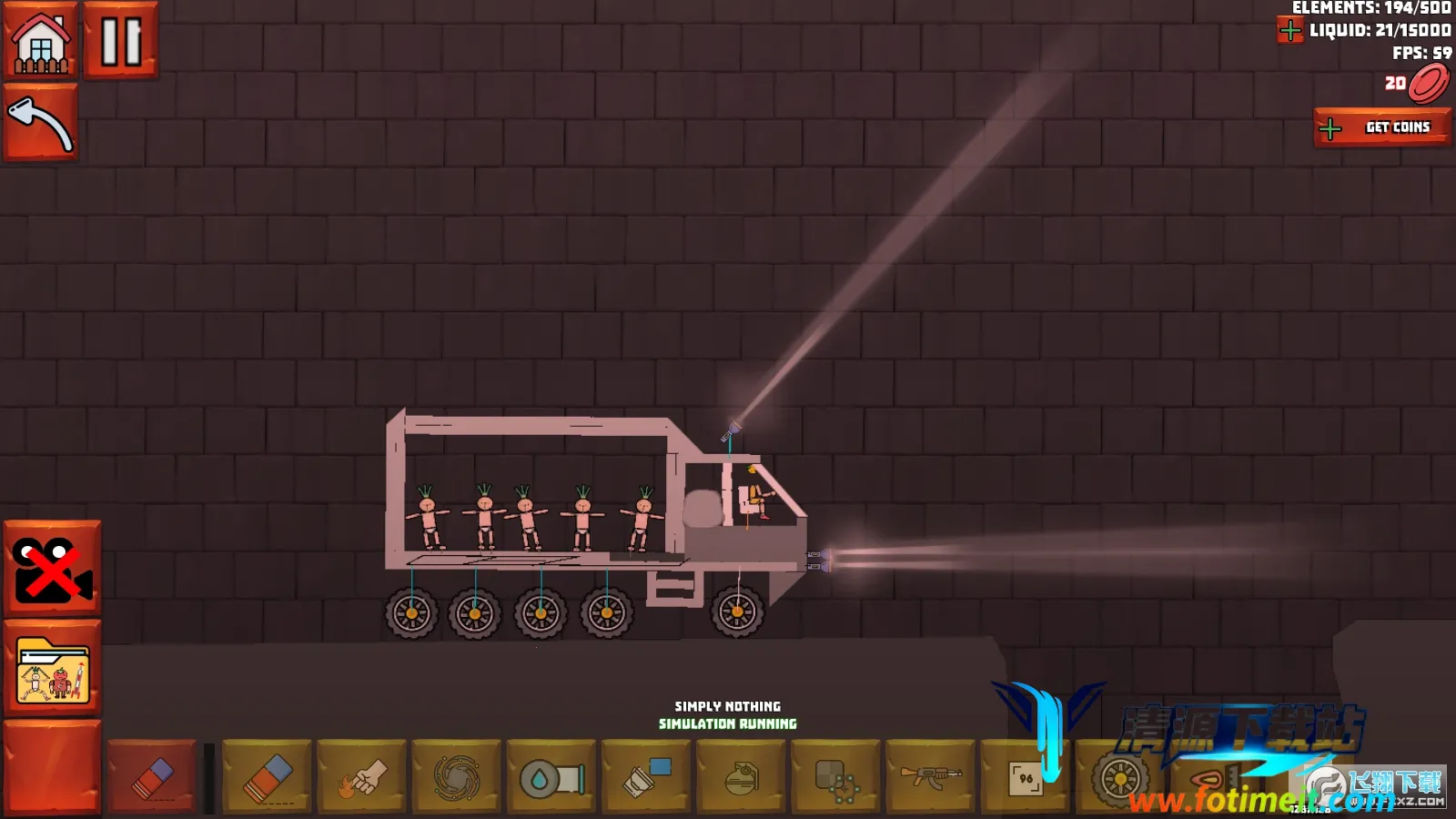Pause the running simulation
The height and width of the screenshot is (819, 1456).
[121, 41]
